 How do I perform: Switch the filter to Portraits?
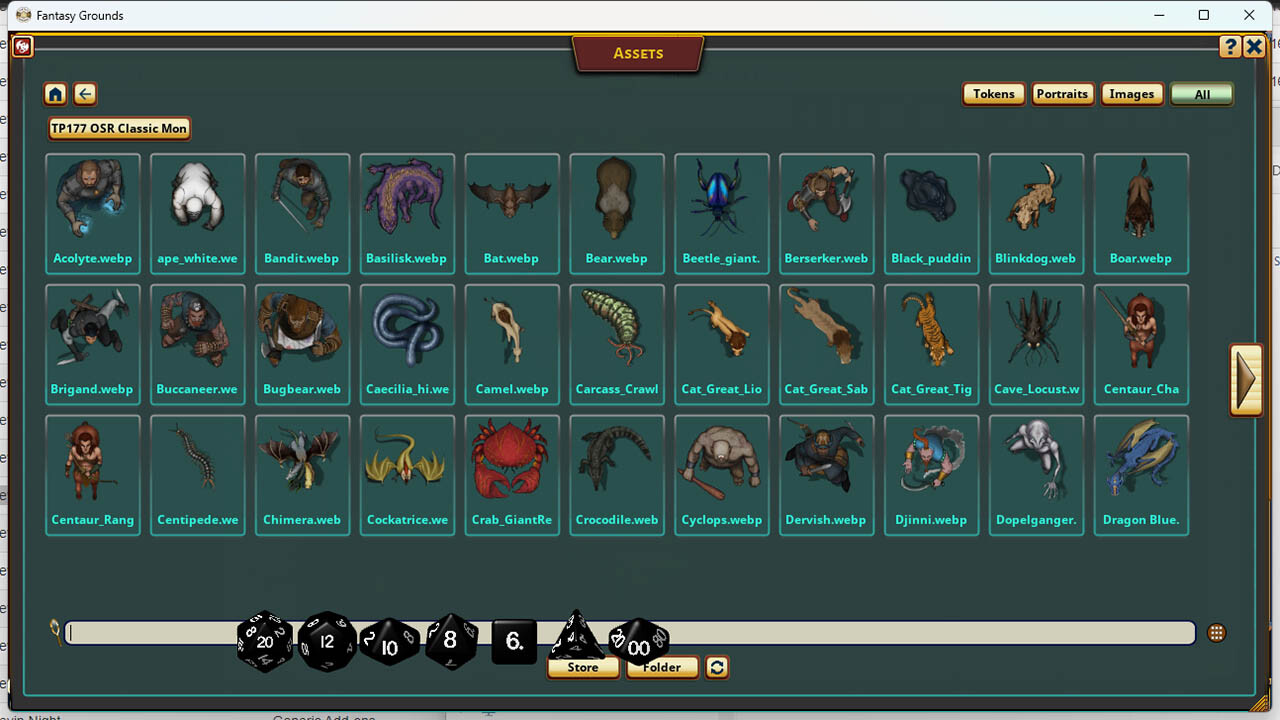point(1062,93)
